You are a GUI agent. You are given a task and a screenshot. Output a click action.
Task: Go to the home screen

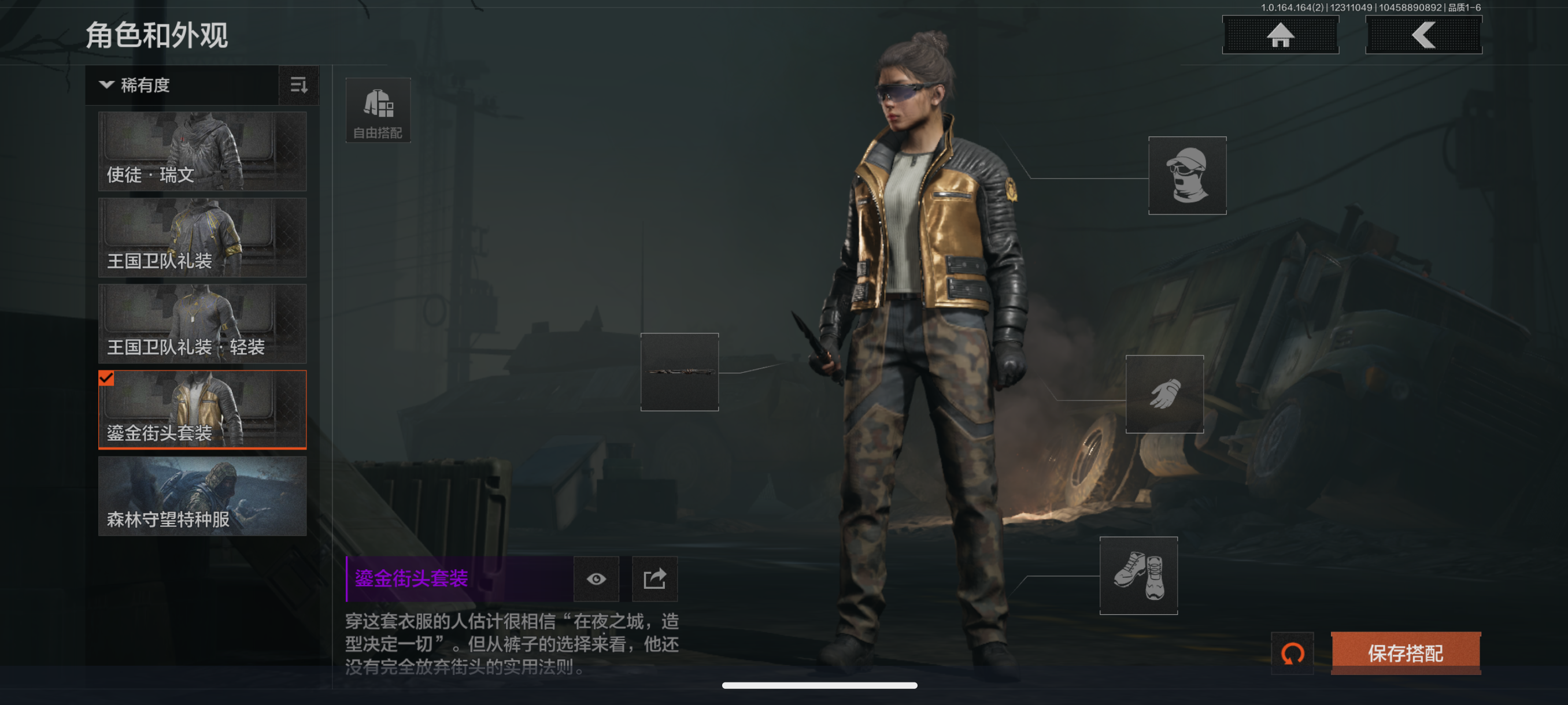point(1280,35)
